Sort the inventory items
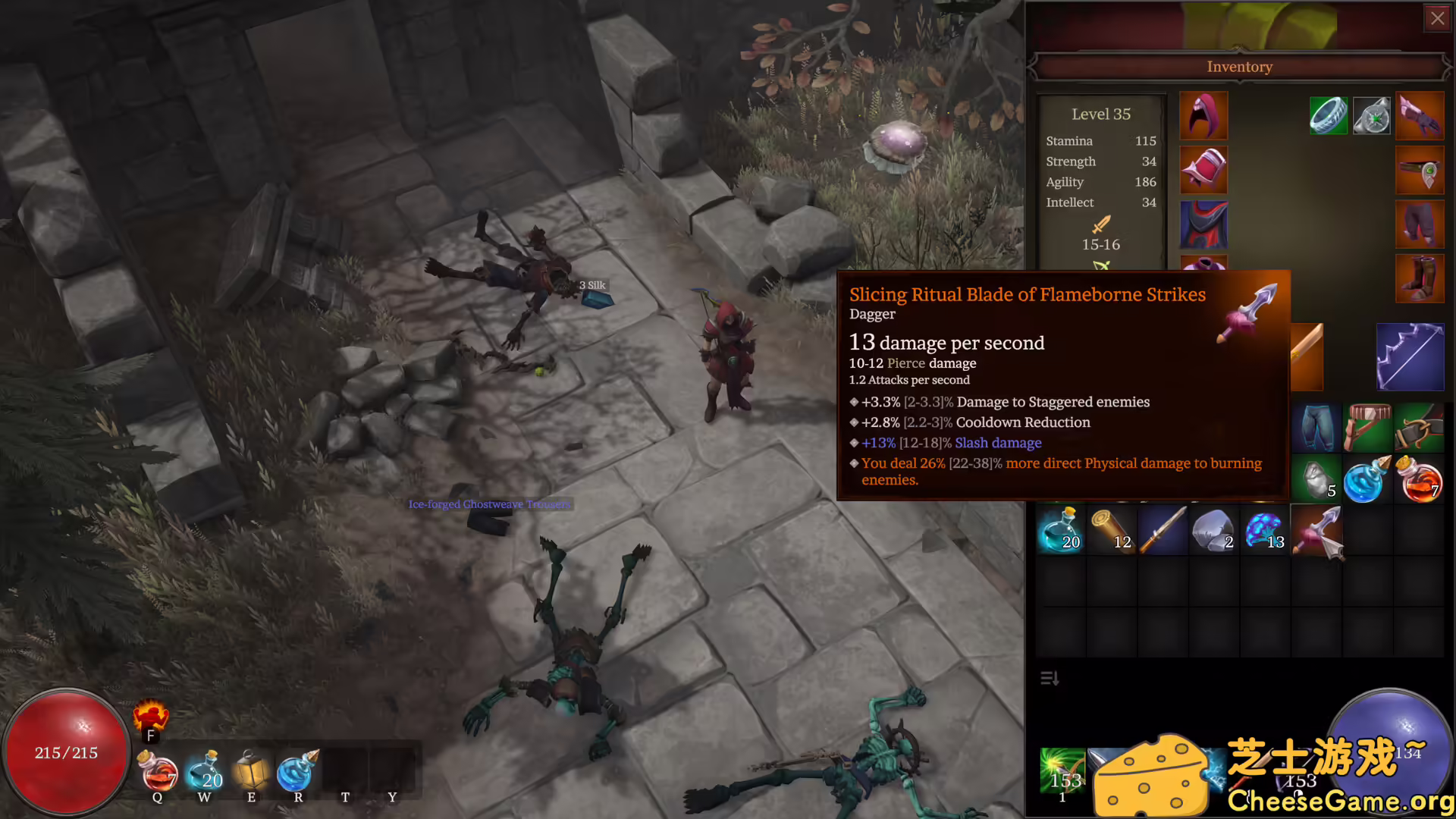The width and height of the screenshot is (1456, 819). point(1050,678)
